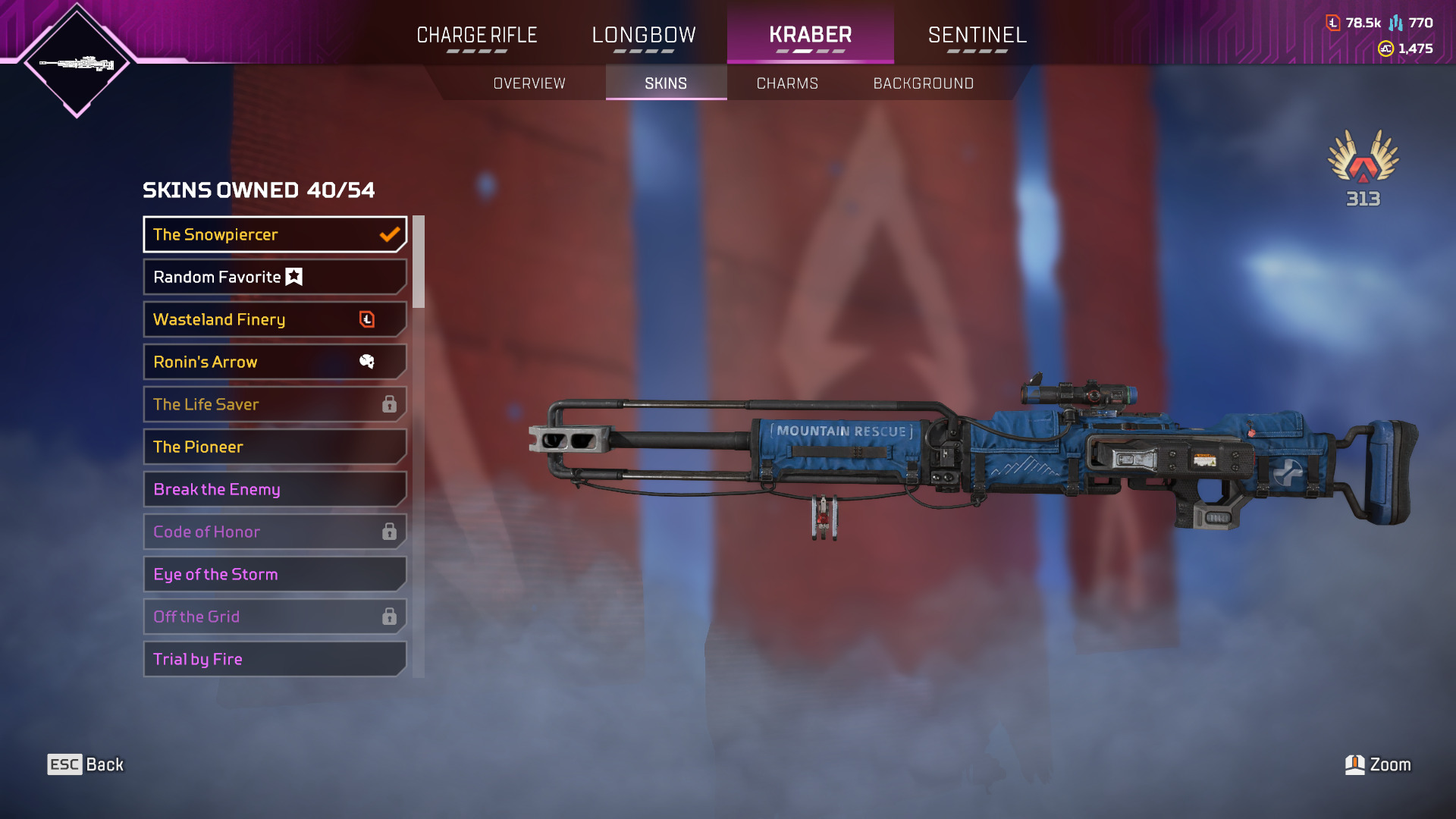Choose the Kraber weapon tab
This screenshot has width=1456, height=819.
[810, 35]
